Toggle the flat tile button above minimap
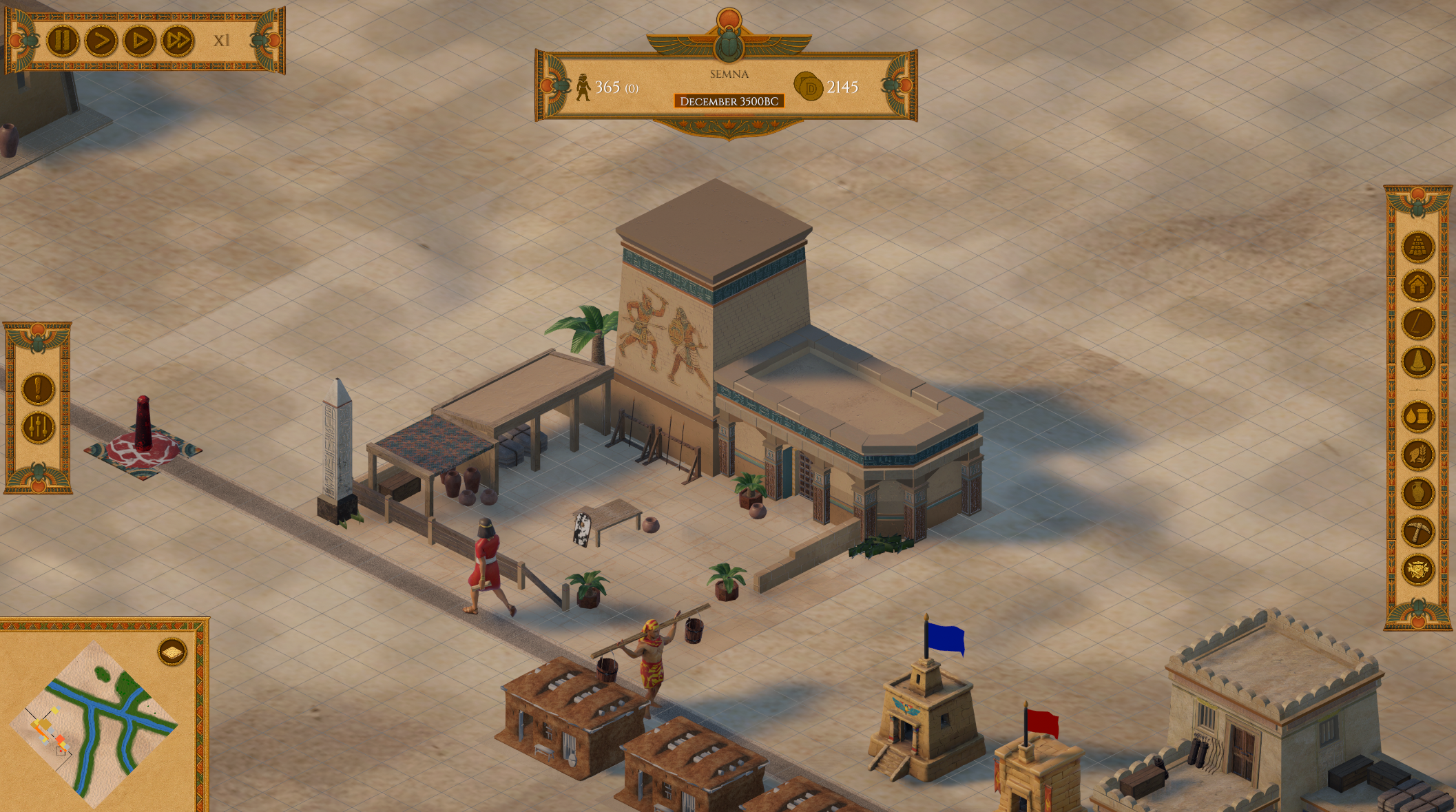This screenshot has width=1456, height=812. tap(172, 652)
